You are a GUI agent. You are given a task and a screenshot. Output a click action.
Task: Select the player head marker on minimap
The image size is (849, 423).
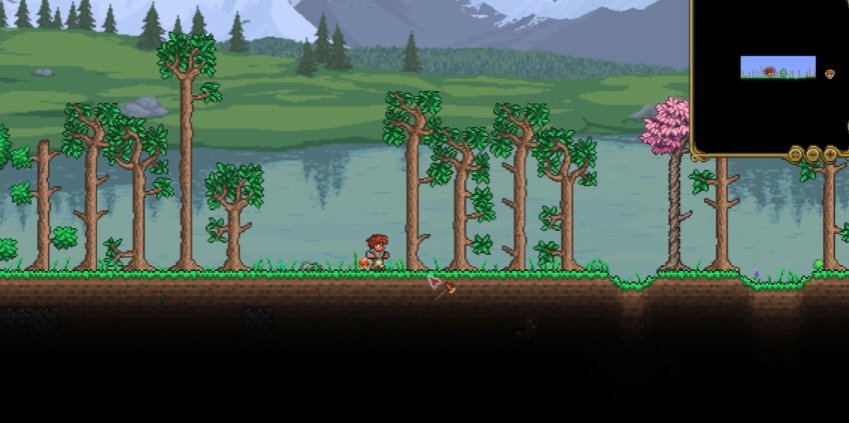769,71
